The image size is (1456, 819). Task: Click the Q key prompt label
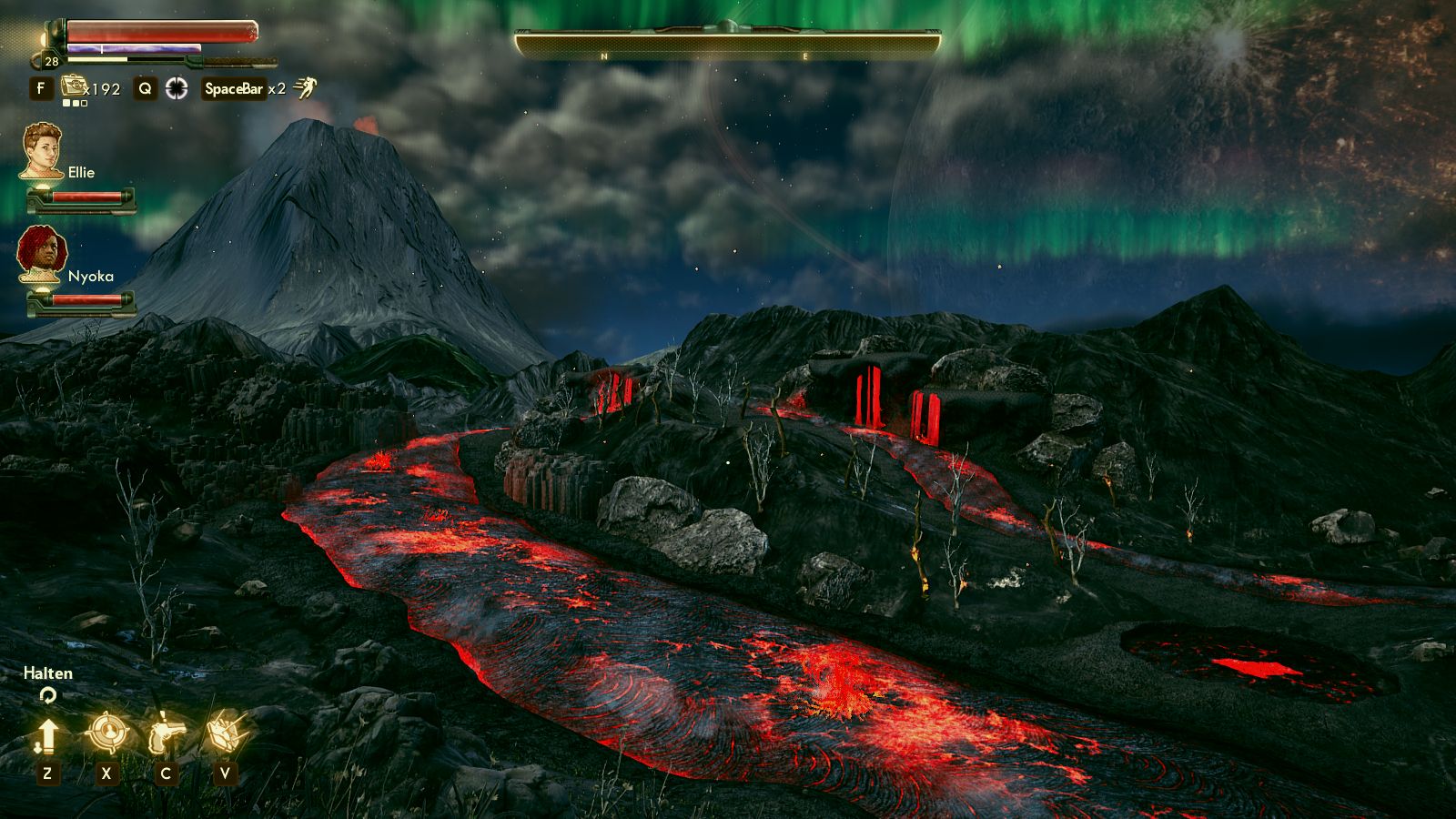[x=146, y=88]
